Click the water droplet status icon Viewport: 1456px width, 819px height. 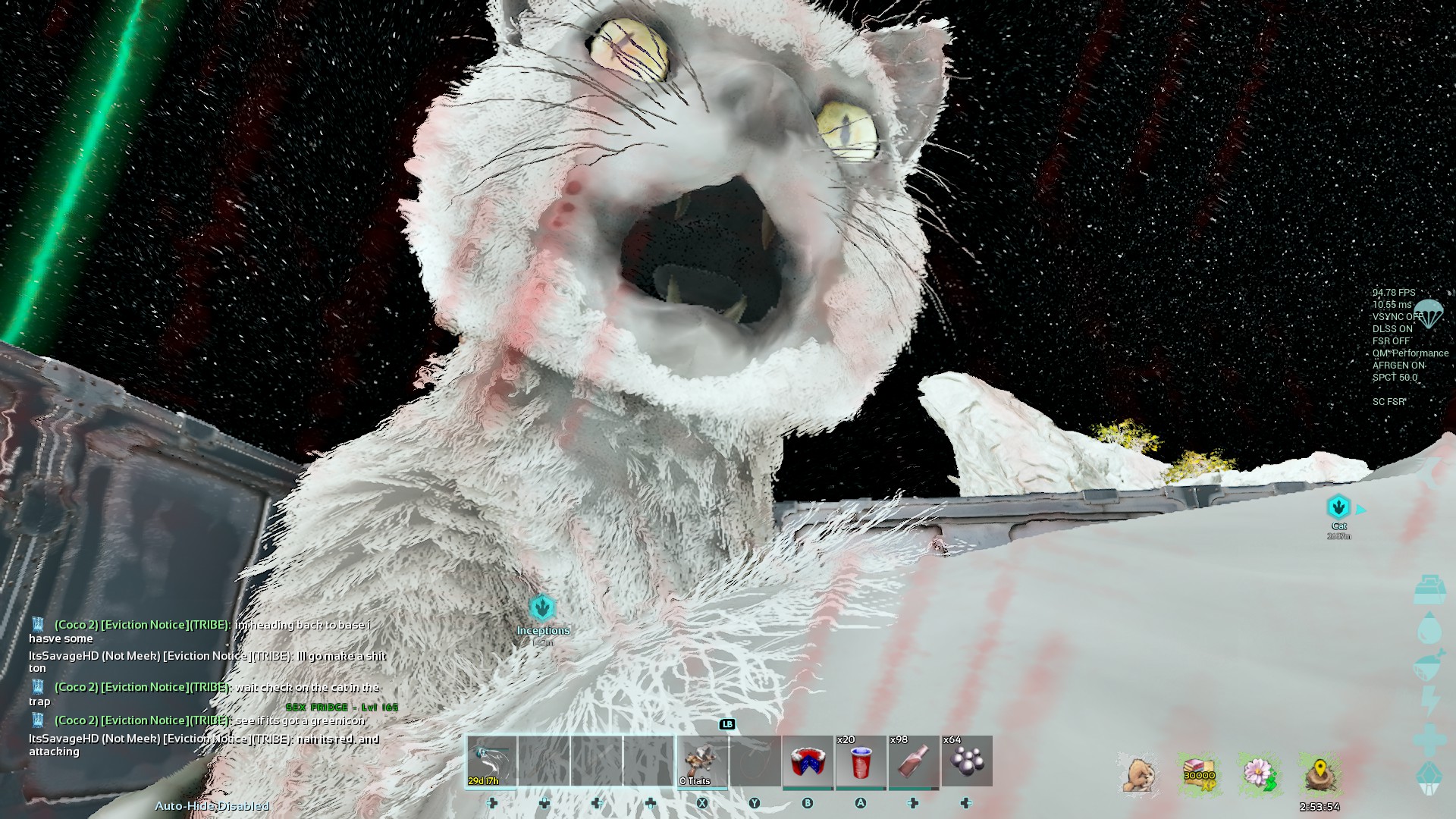(x=1429, y=628)
